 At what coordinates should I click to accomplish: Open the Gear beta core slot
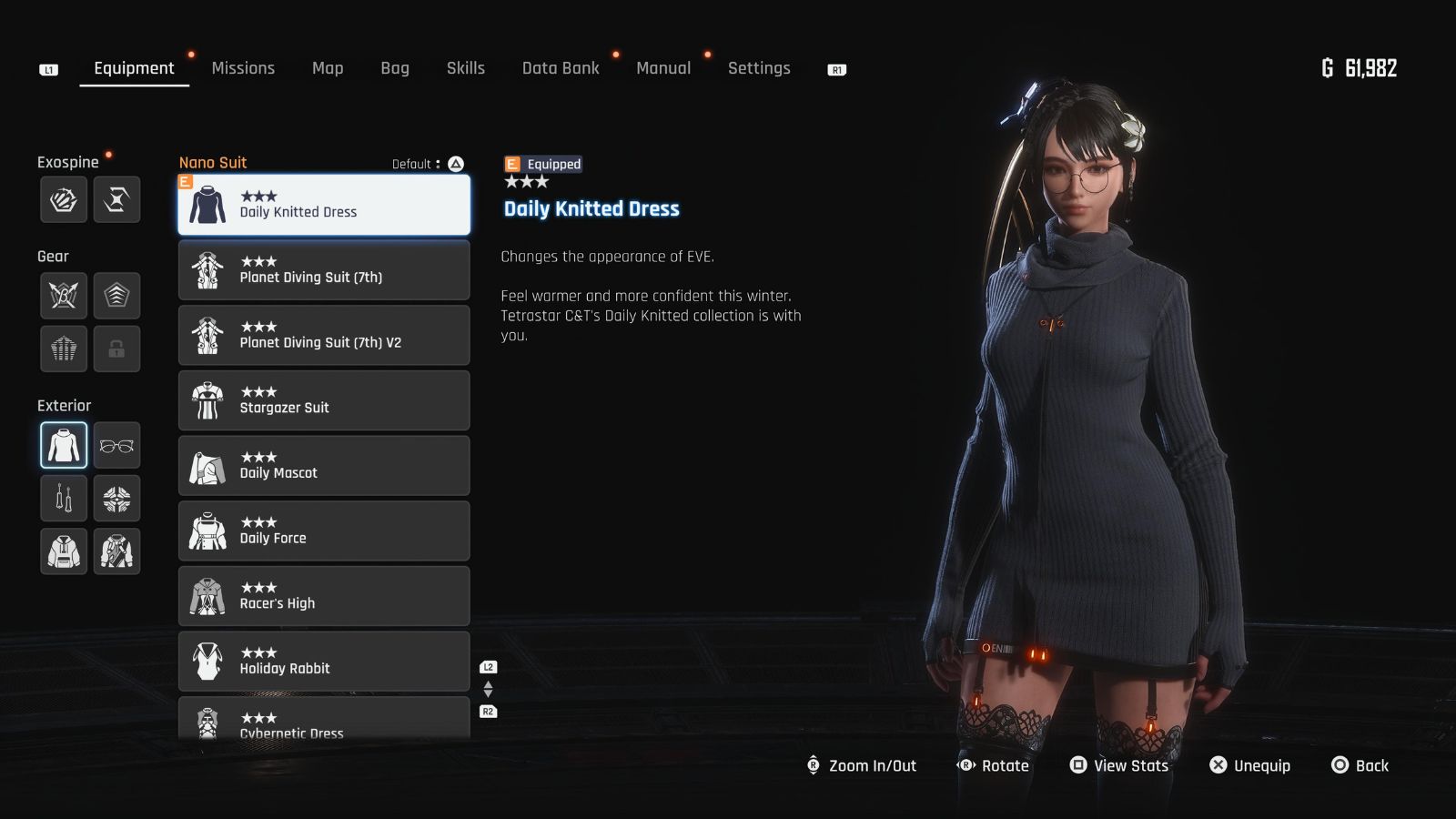point(63,295)
